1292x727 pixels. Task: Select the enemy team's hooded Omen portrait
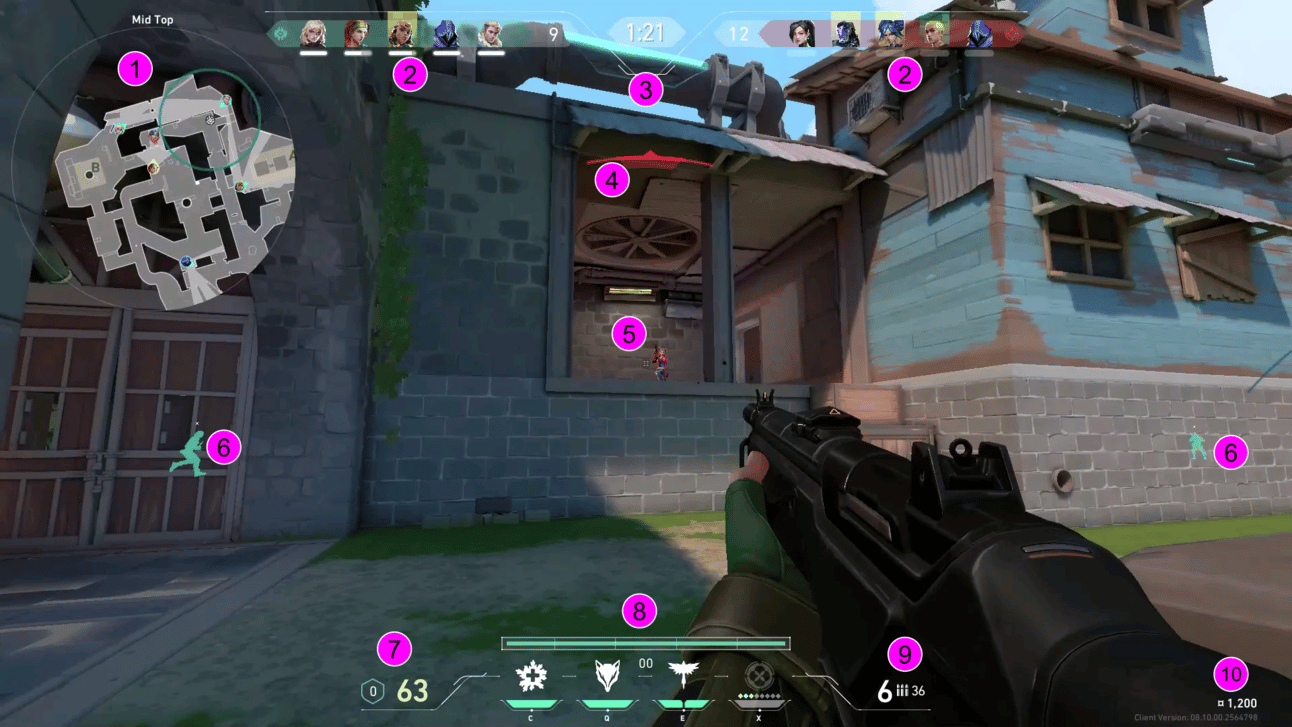point(978,35)
